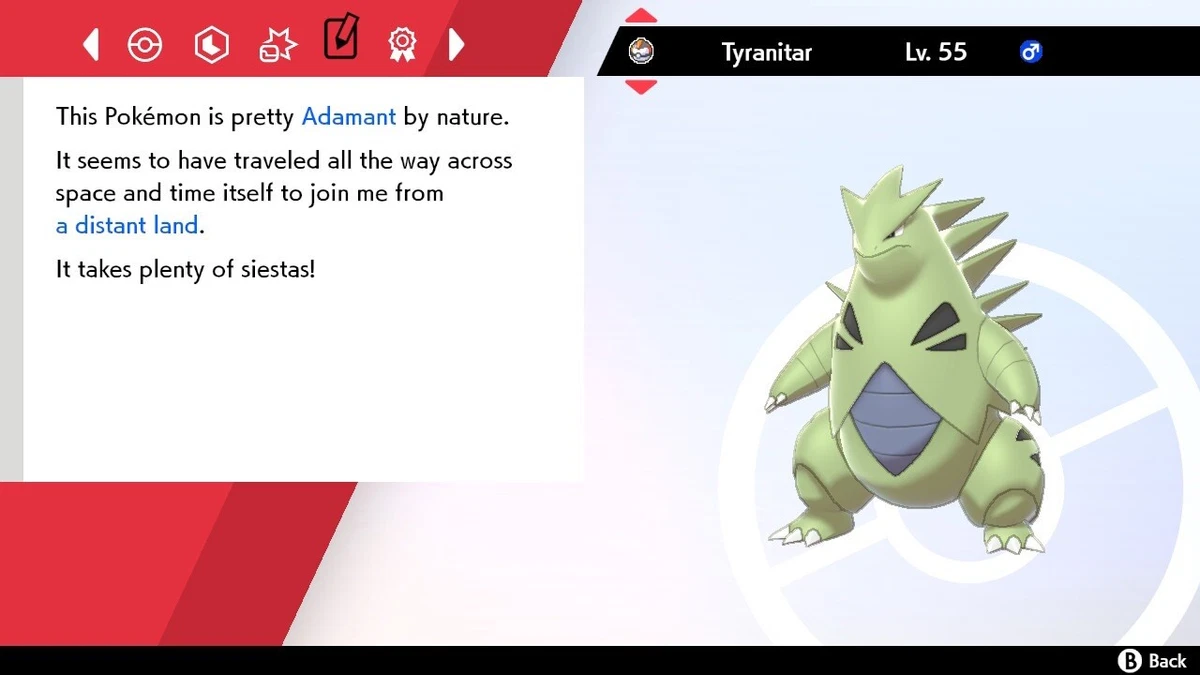The width and height of the screenshot is (1200, 675).
Task: Show previous Pokémon with the up arrow
Action: point(641,16)
